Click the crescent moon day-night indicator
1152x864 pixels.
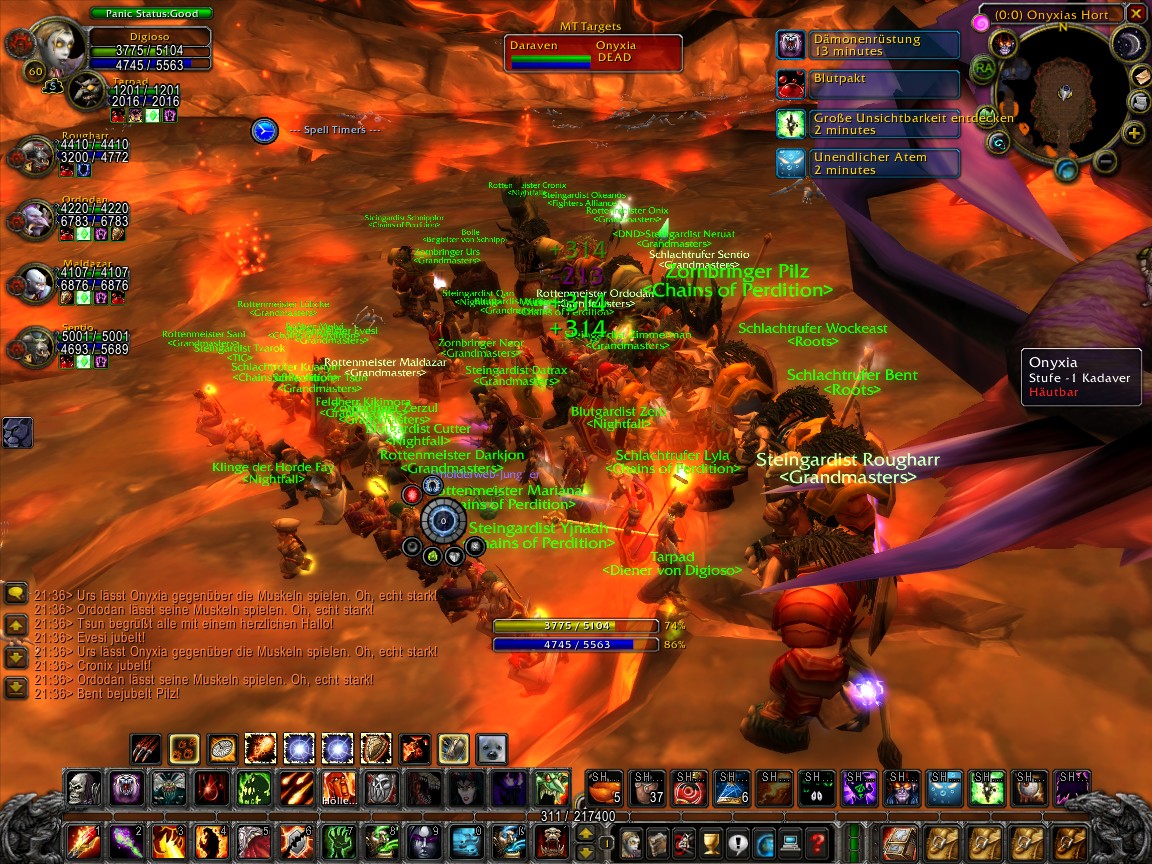1128,43
